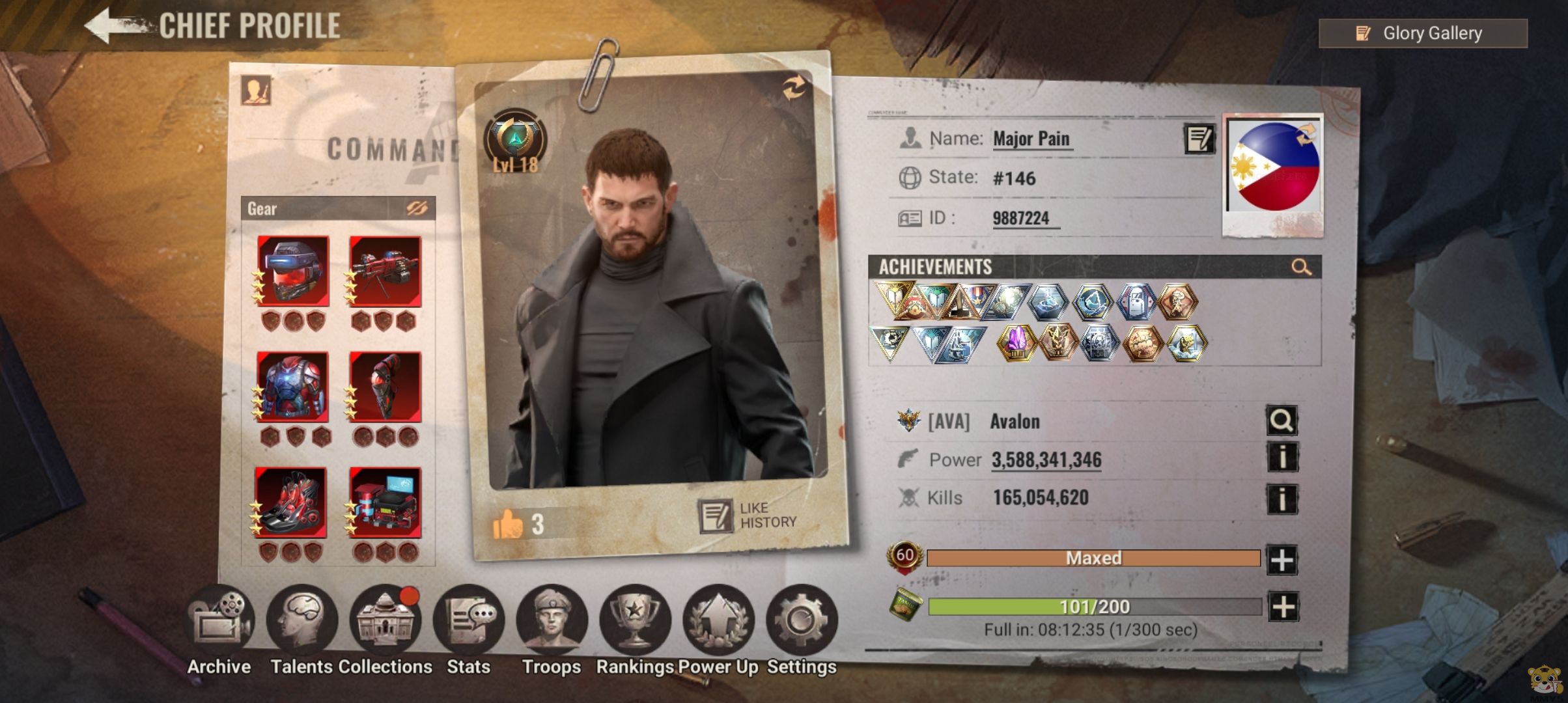
Task: Open the Troops menu
Action: 552,619
